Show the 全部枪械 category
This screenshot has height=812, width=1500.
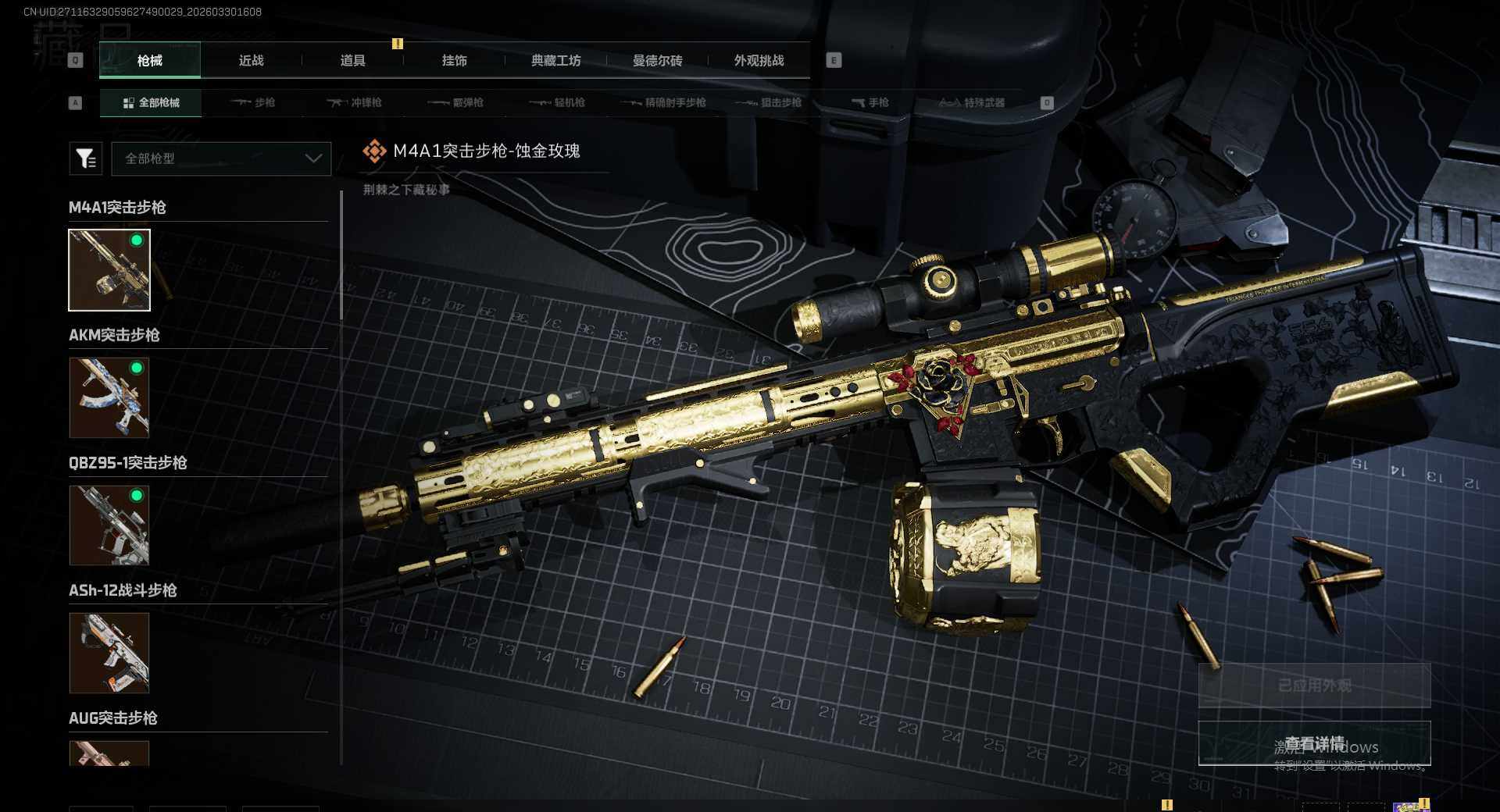(151, 103)
